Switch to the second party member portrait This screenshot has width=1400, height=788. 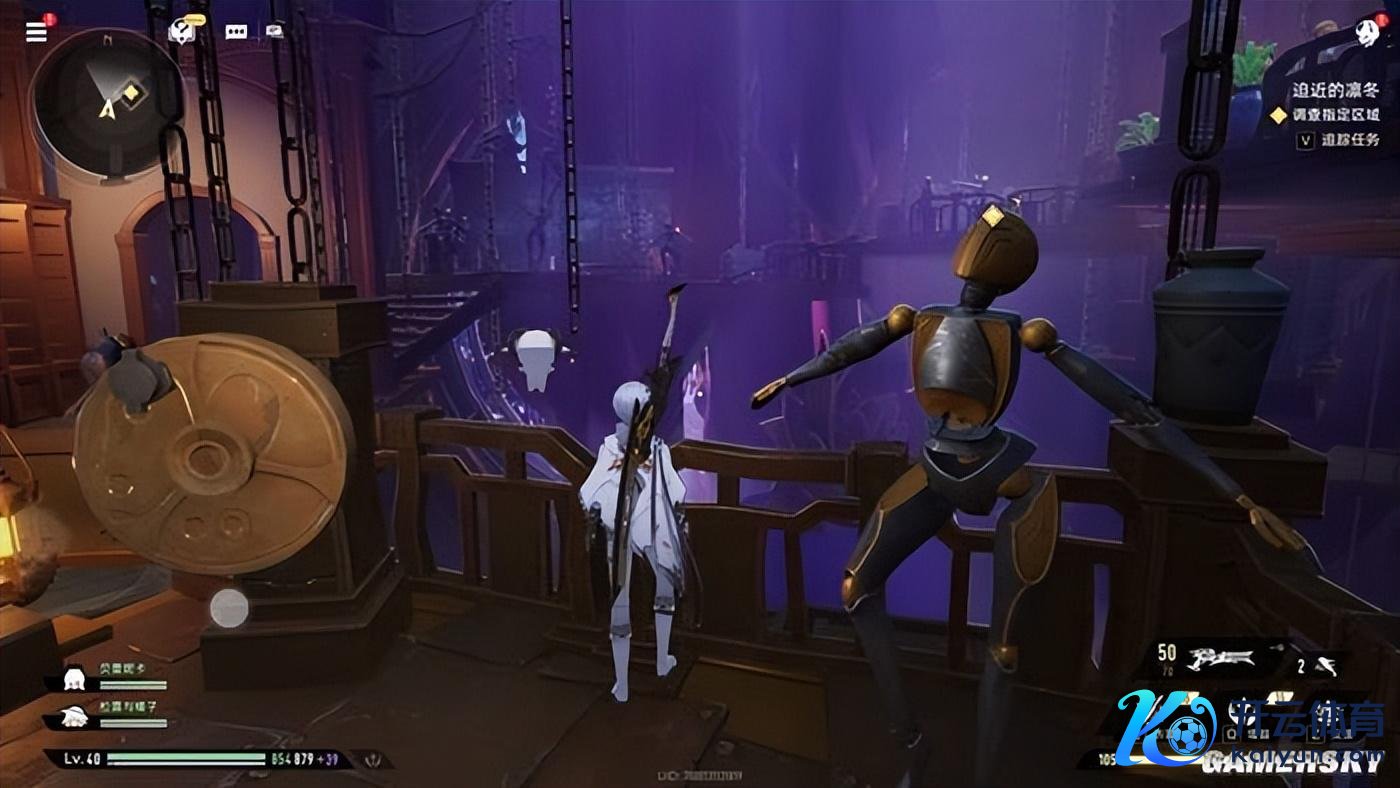coord(73,716)
